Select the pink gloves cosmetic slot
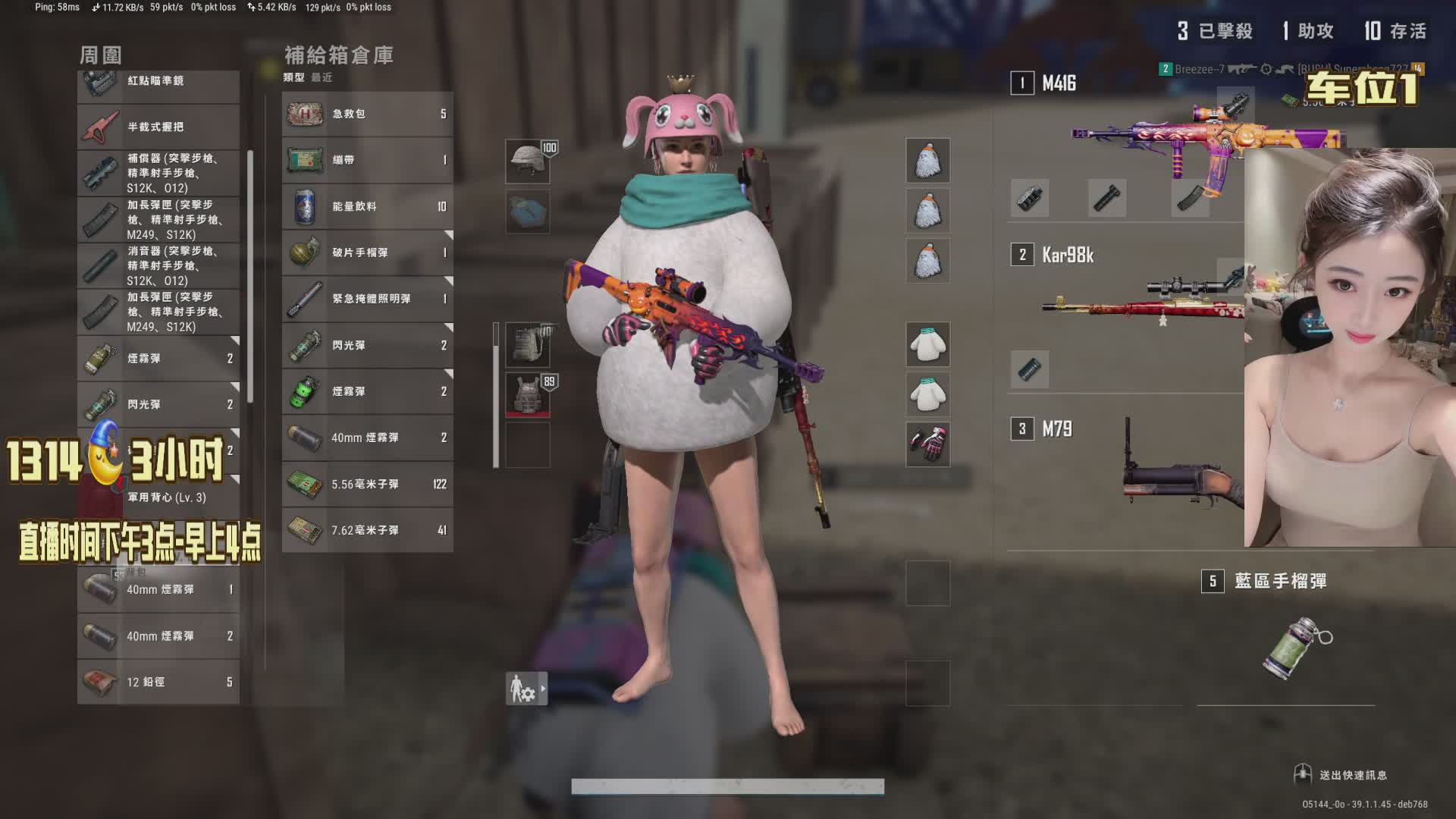Viewport: 1456px width, 819px height. pos(927,444)
